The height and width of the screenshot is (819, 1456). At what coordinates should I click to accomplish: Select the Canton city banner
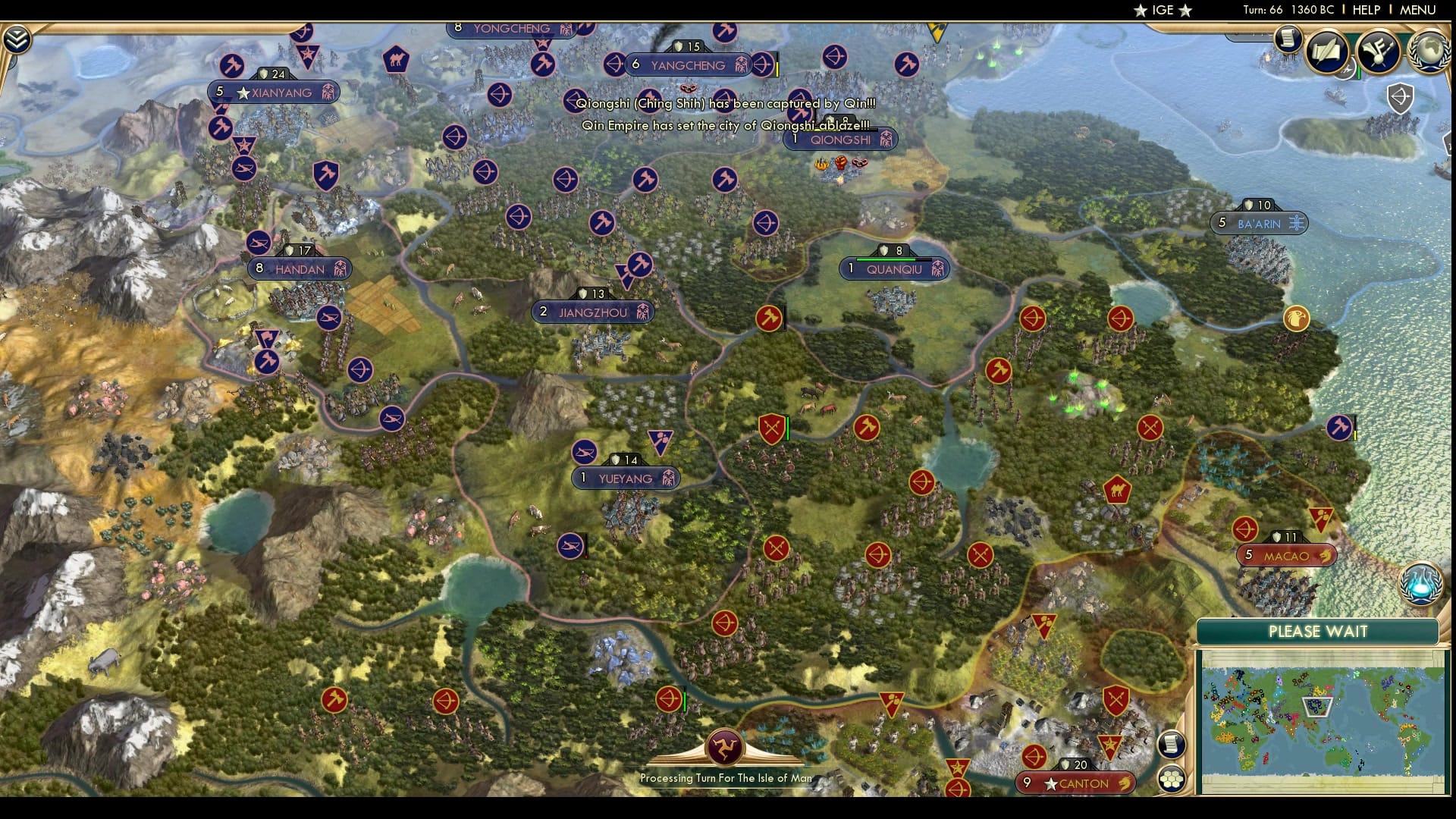point(1075,783)
